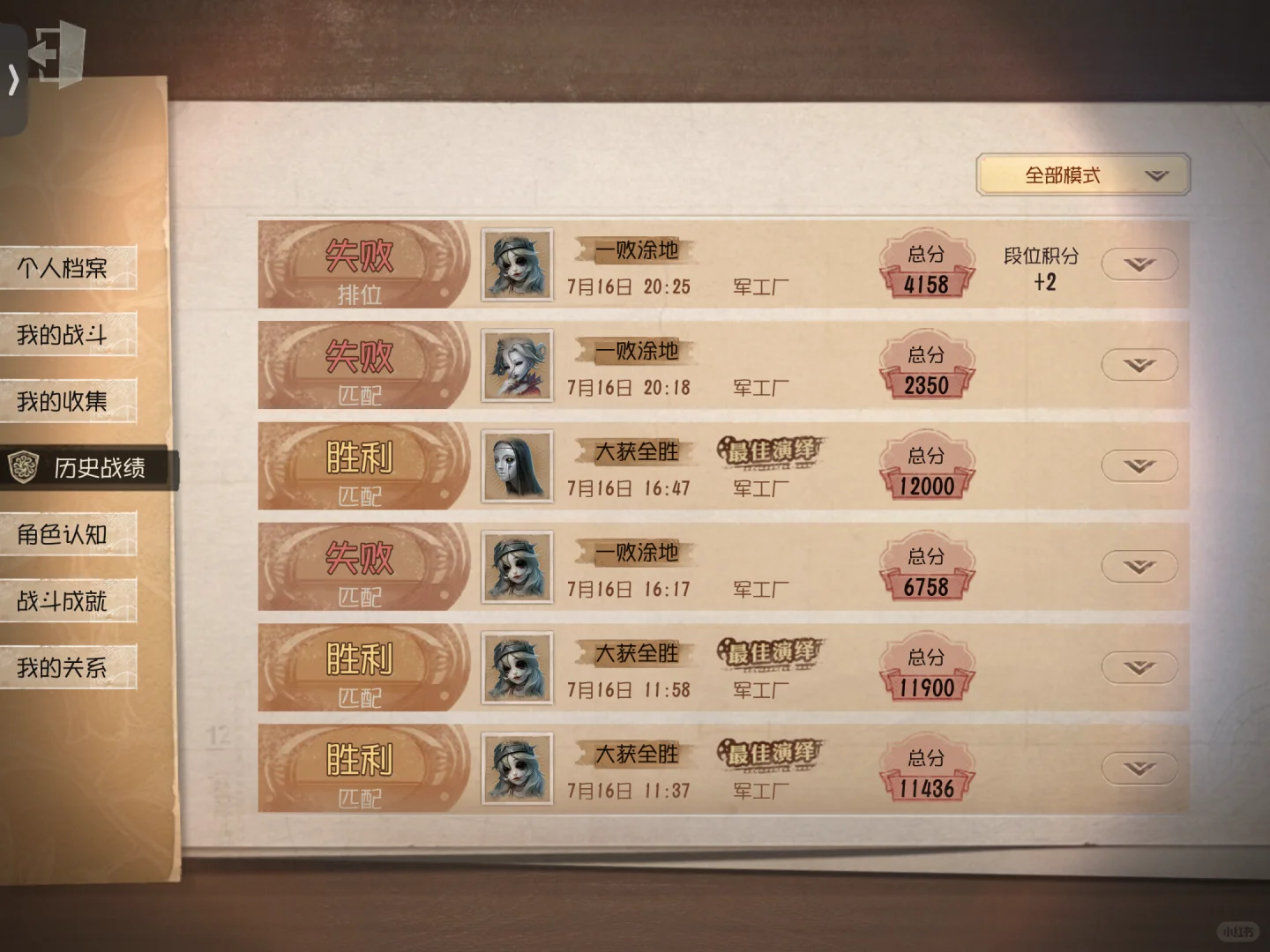Open the 战斗成就 achievements page
1270x952 pixels.
coord(62,601)
